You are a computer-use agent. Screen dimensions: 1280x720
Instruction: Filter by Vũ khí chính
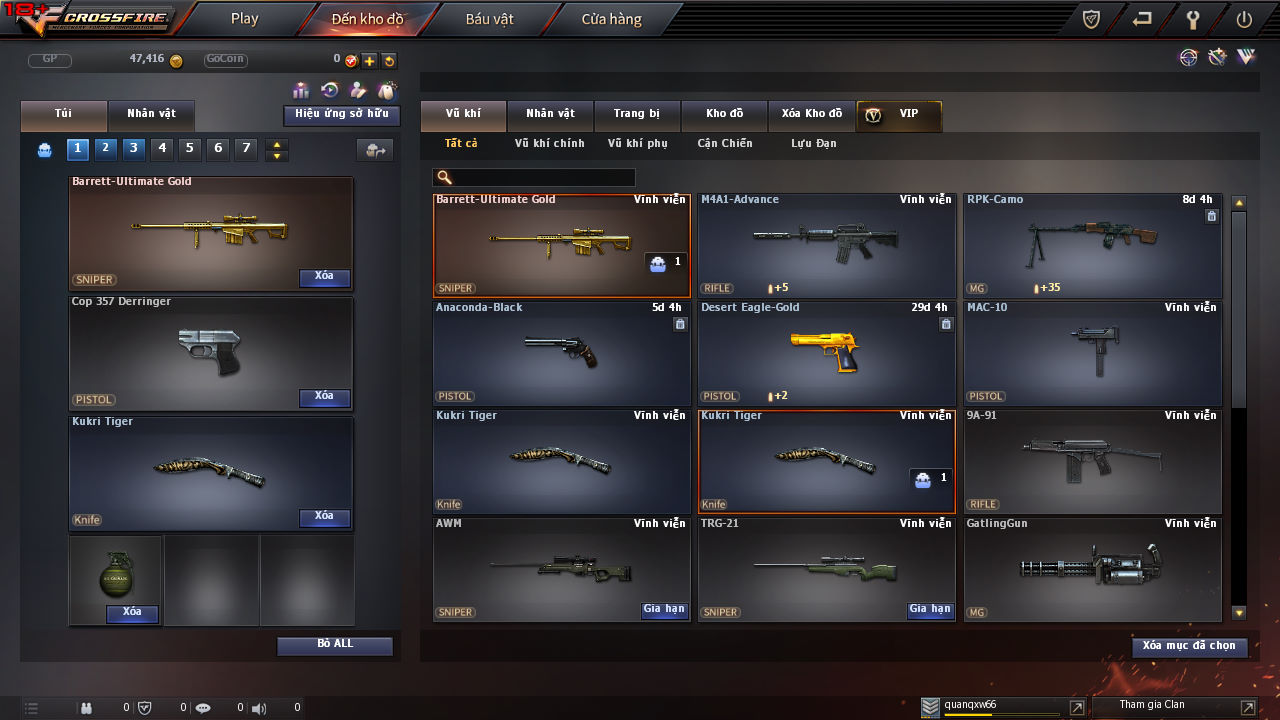(549, 144)
